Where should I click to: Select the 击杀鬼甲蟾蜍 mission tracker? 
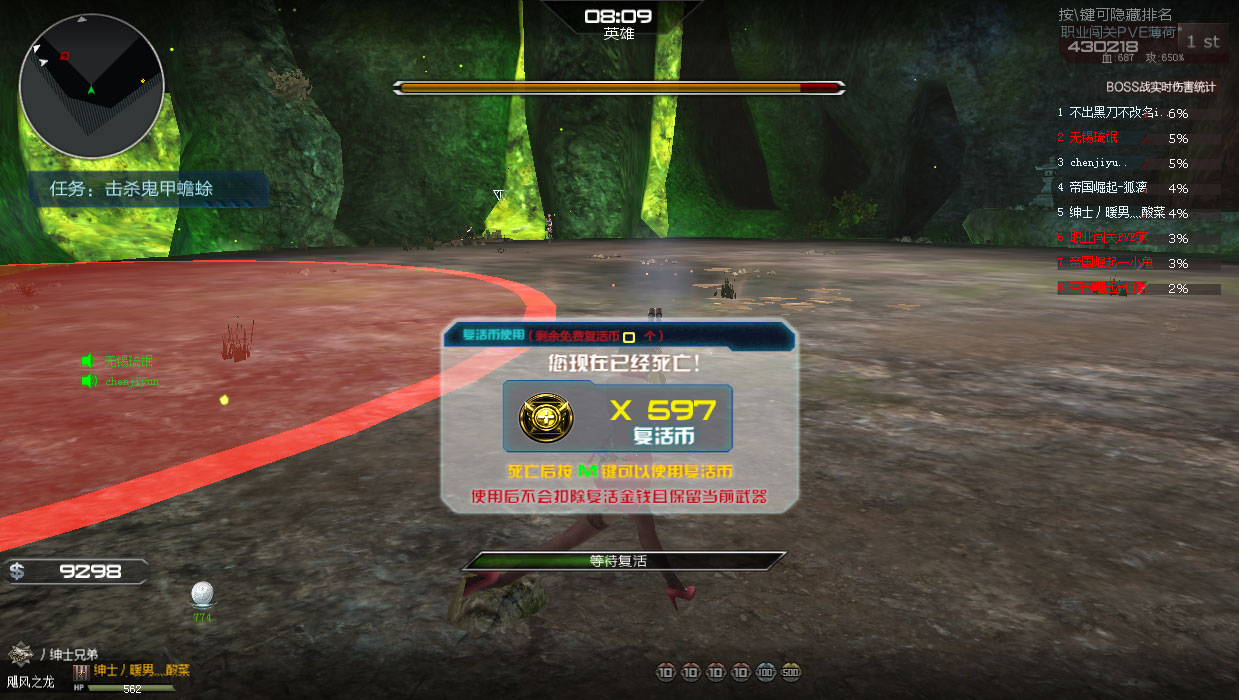click(148, 189)
